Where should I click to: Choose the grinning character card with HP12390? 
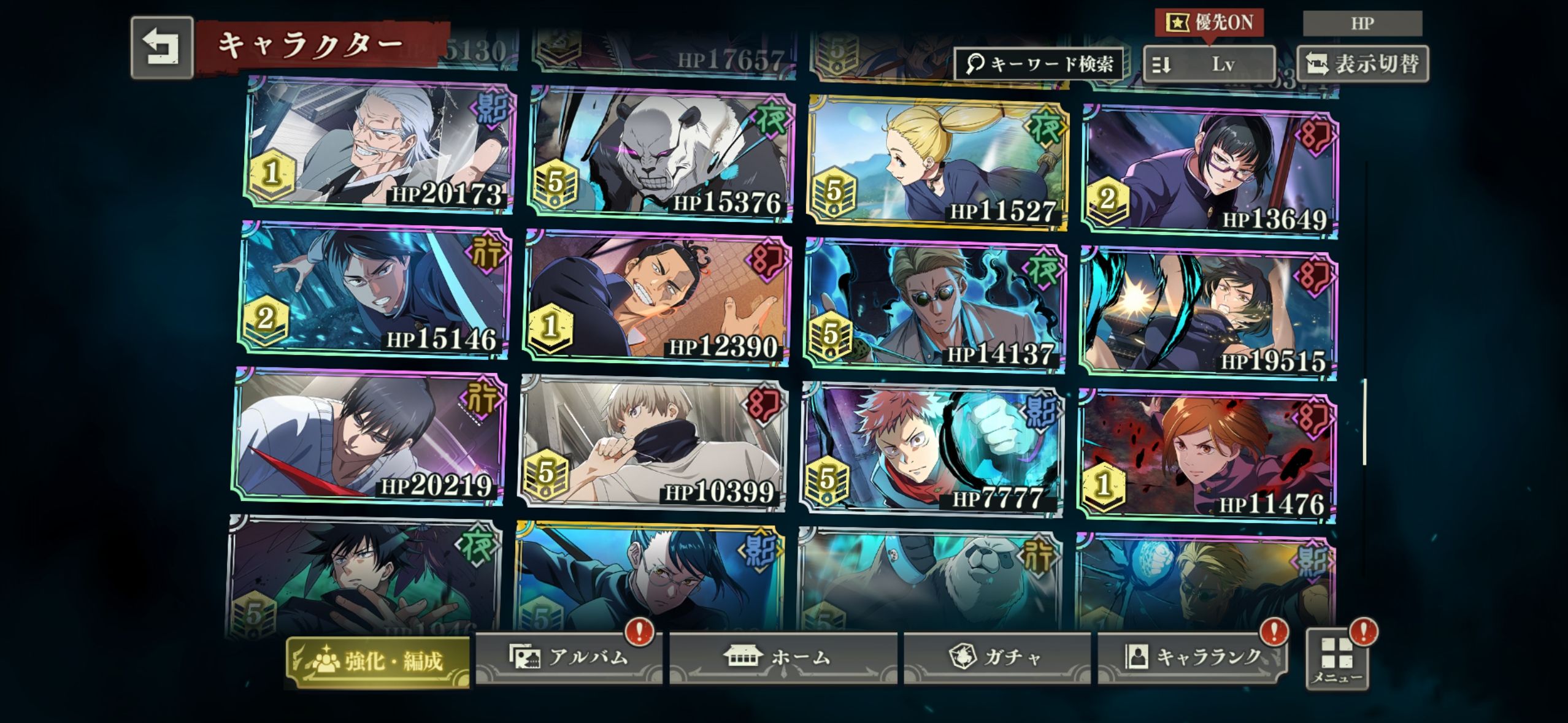coord(657,298)
